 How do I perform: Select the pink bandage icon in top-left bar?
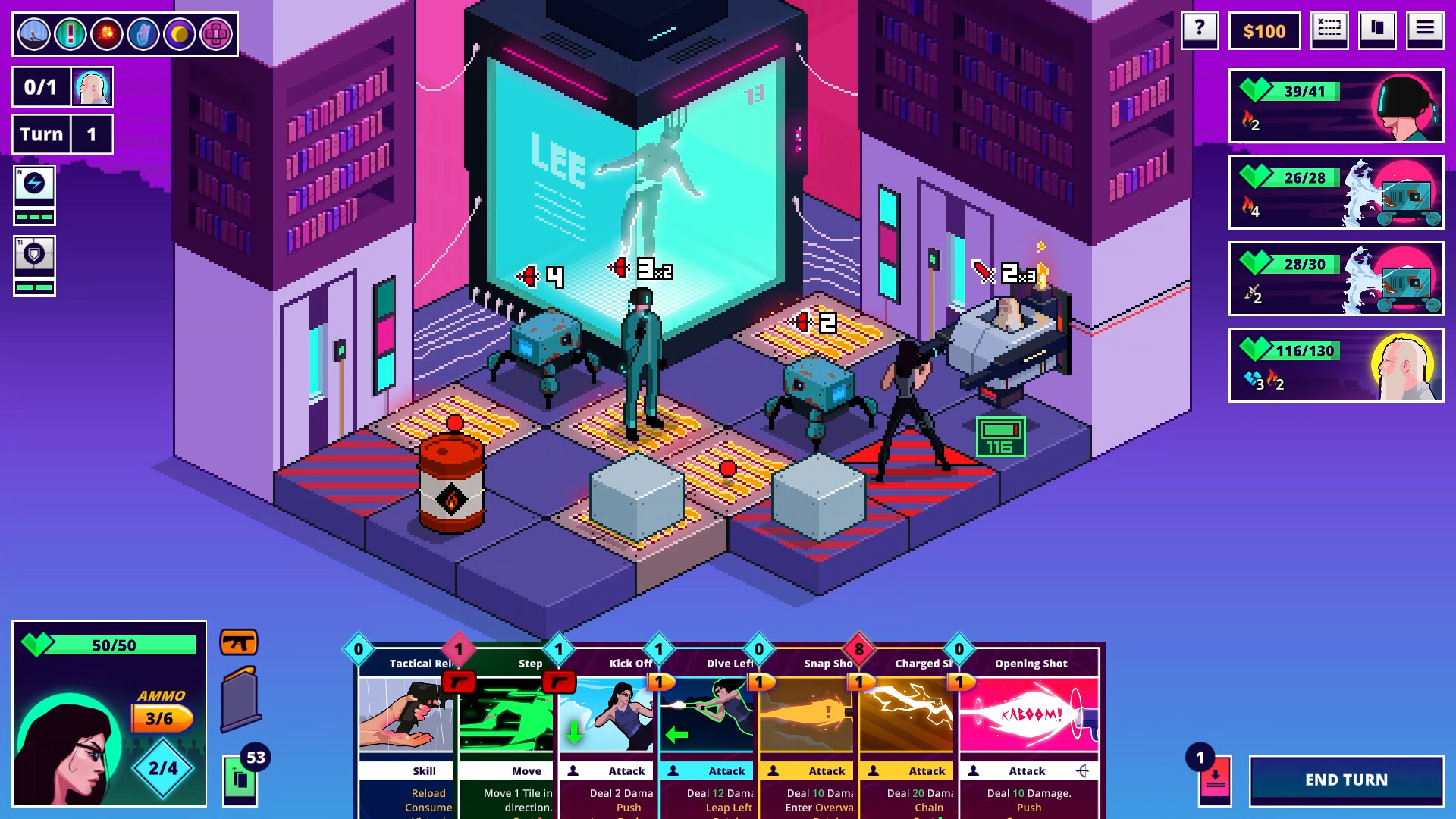217,33
